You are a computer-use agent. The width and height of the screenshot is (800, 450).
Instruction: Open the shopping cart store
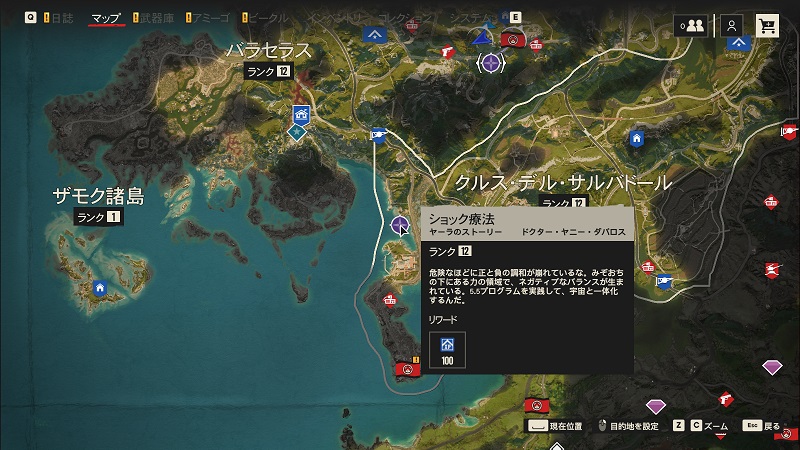click(x=768, y=26)
